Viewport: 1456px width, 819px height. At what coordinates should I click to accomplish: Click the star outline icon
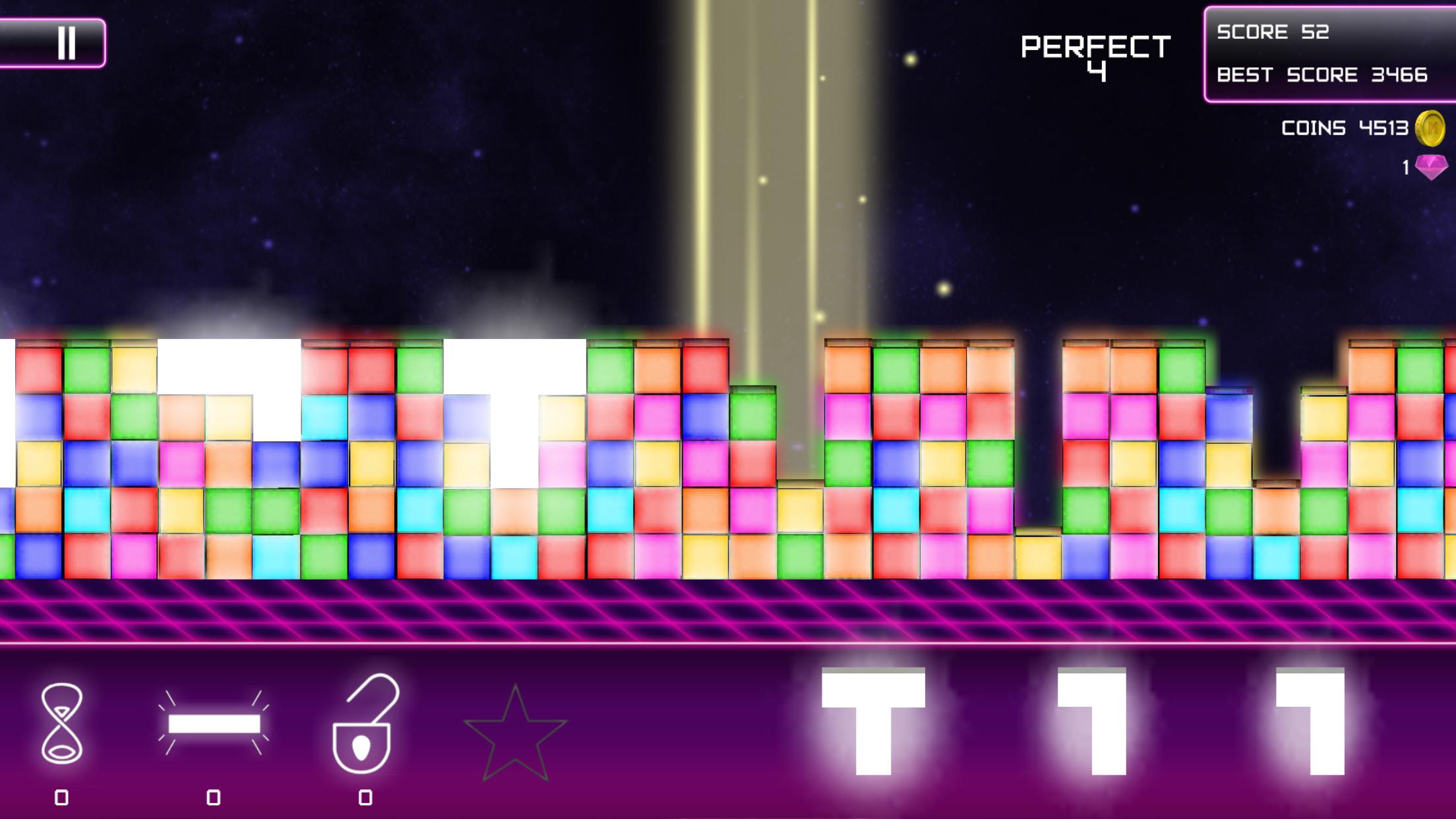coord(515,733)
